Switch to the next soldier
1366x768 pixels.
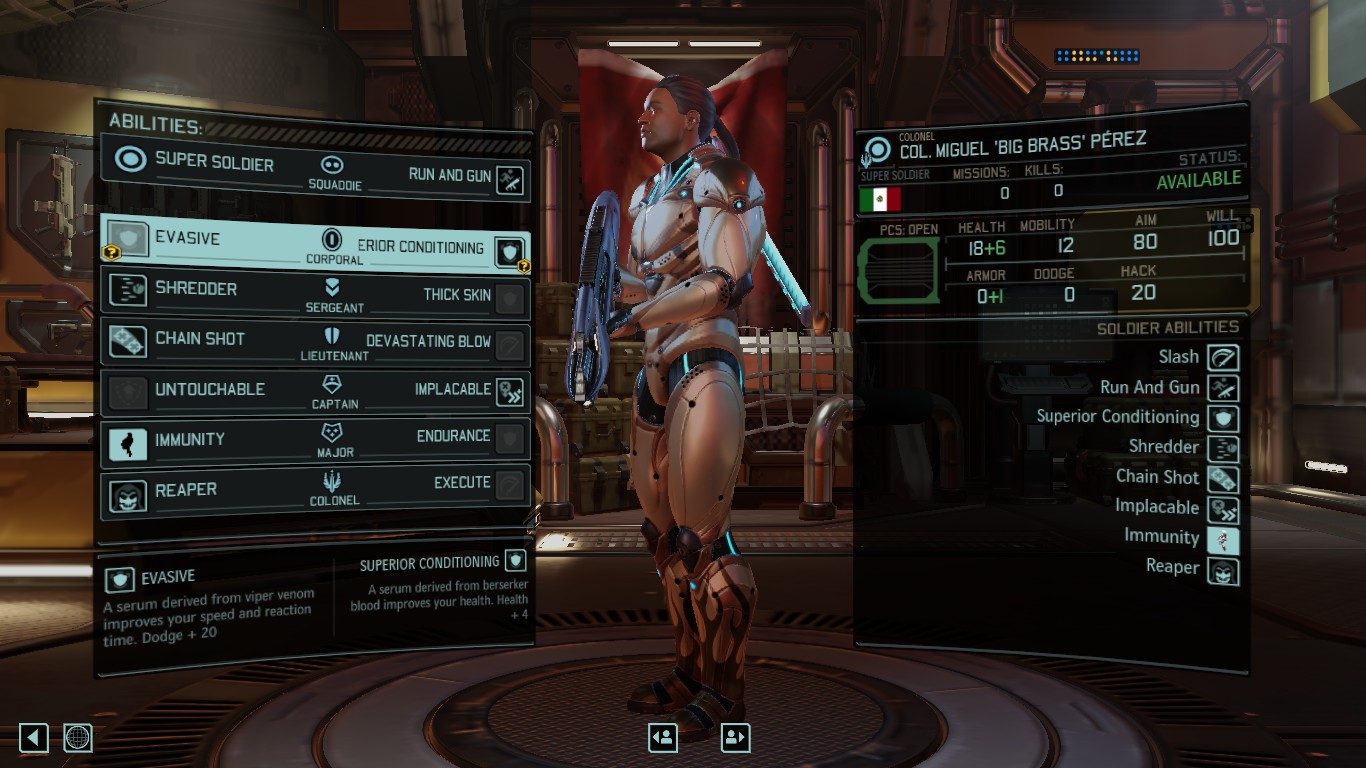[x=735, y=738]
